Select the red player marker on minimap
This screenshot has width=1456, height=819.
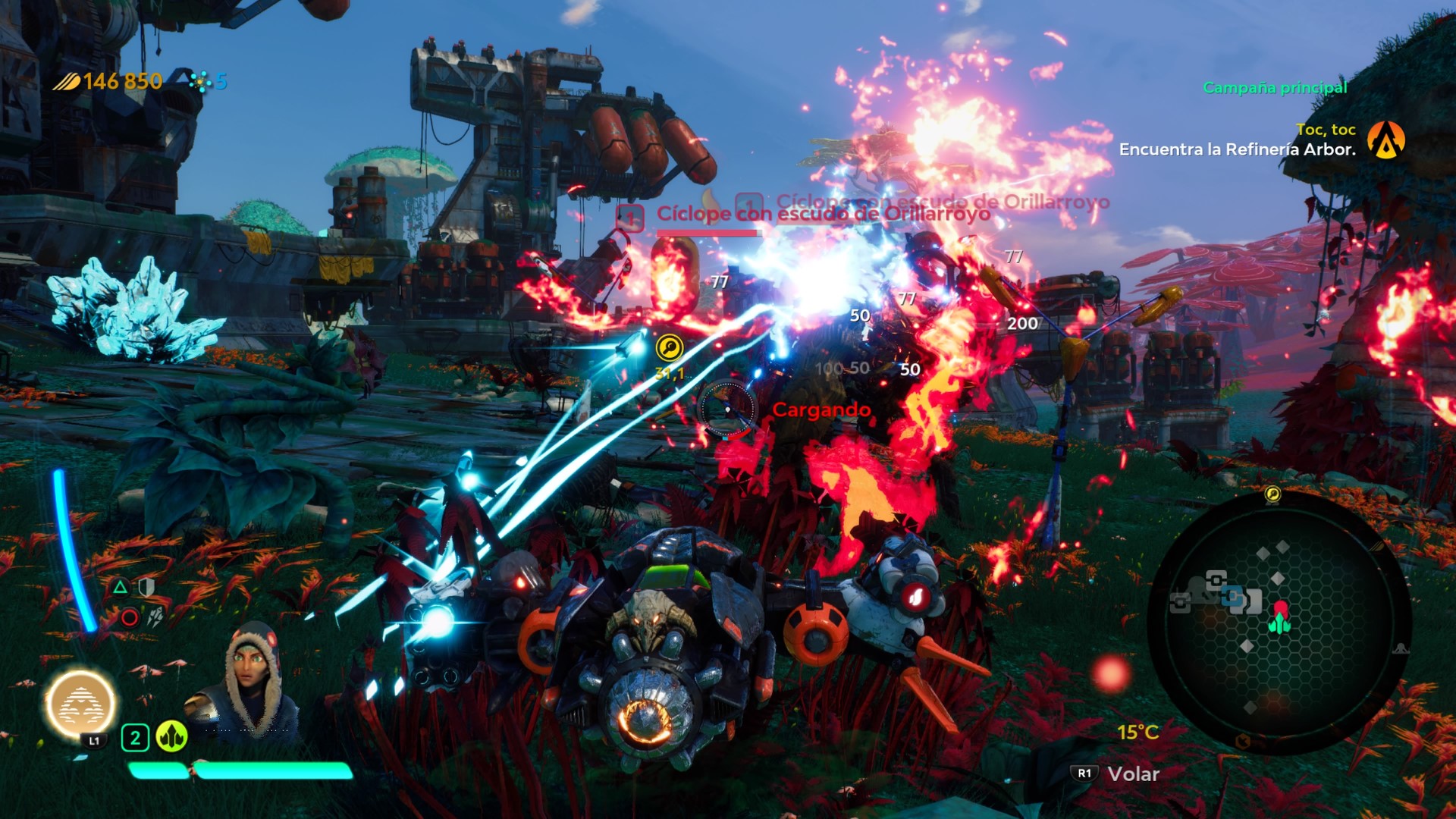1281,610
